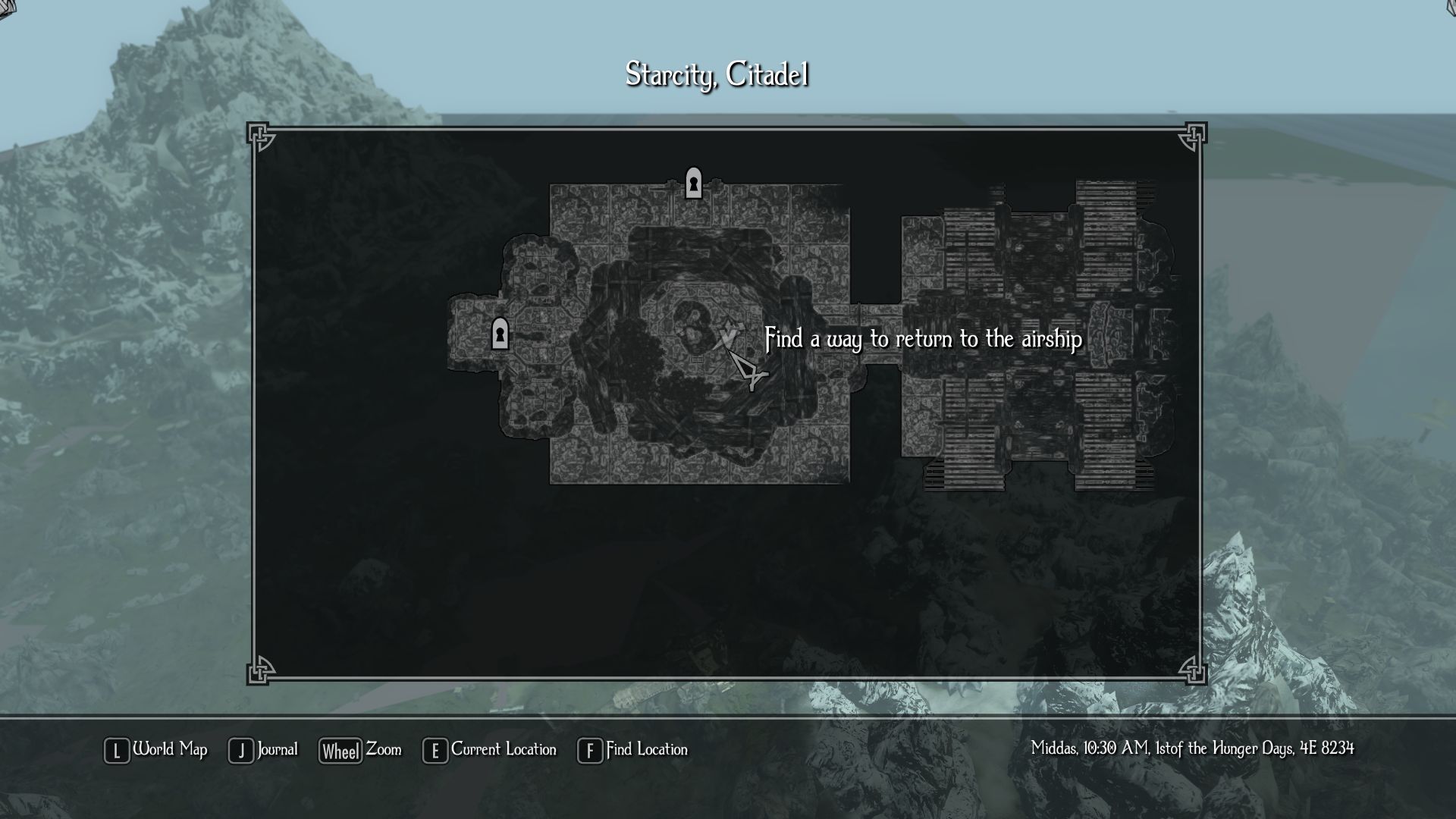Image resolution: width=1456 pixels, height=819 pixels.
Task: Activate the Find Location option
Action: coord(633,750)
